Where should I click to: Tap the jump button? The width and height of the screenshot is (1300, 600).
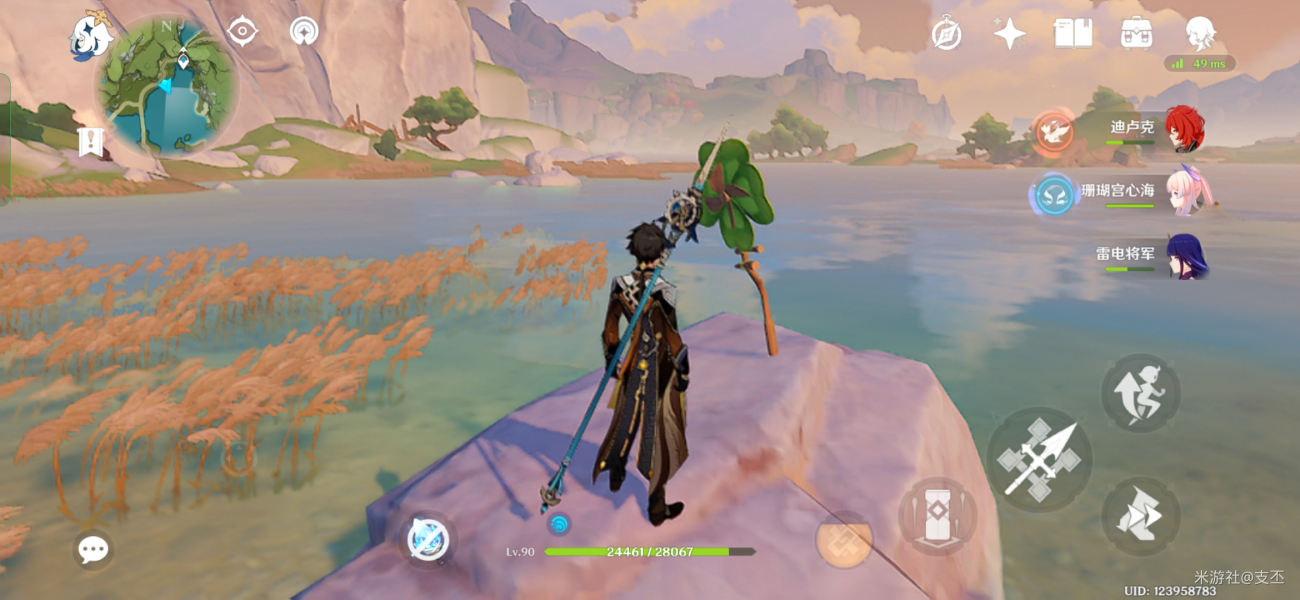(x=1141, y=393)
